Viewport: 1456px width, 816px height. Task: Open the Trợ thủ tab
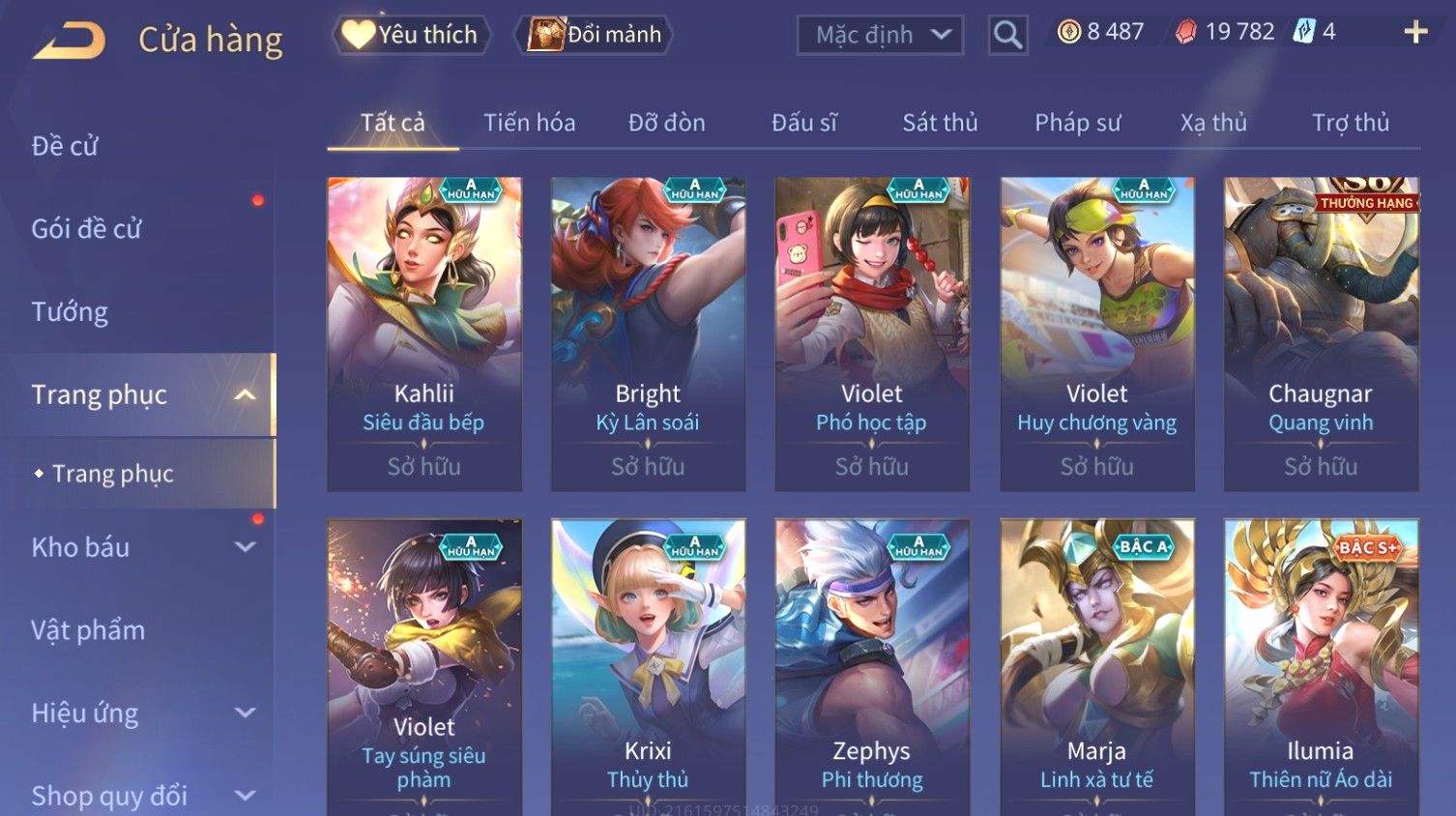(1350, 123)
